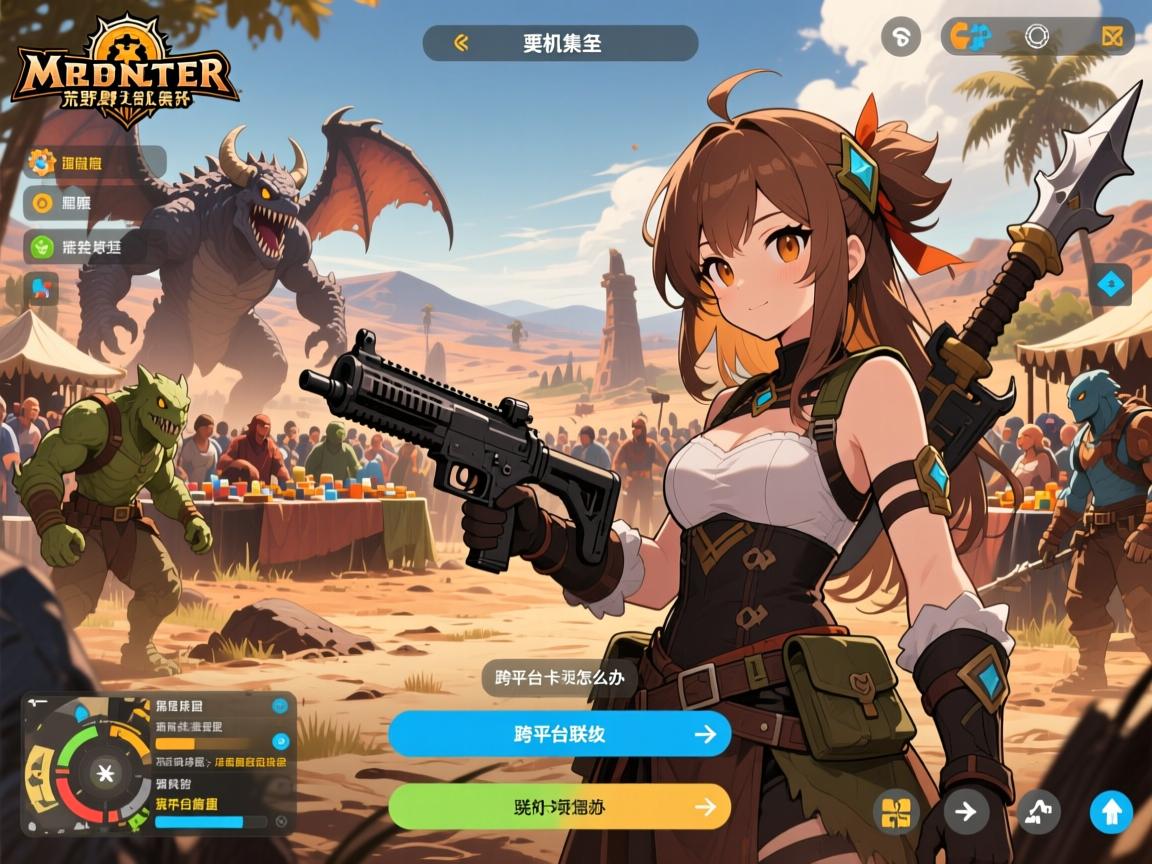Click the dark round right-arrow button
This screenshot has height=864, width=1152.
click(965, 811)
